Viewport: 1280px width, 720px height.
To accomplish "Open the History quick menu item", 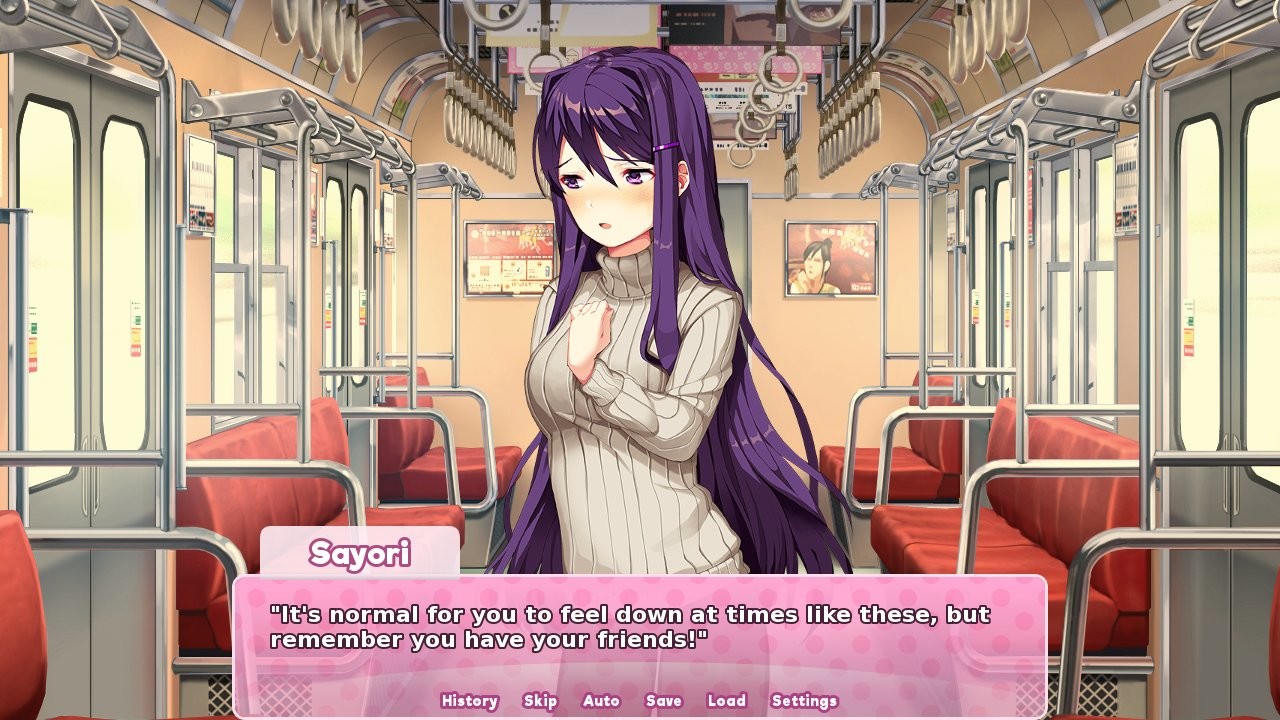I will coord(468,701).
